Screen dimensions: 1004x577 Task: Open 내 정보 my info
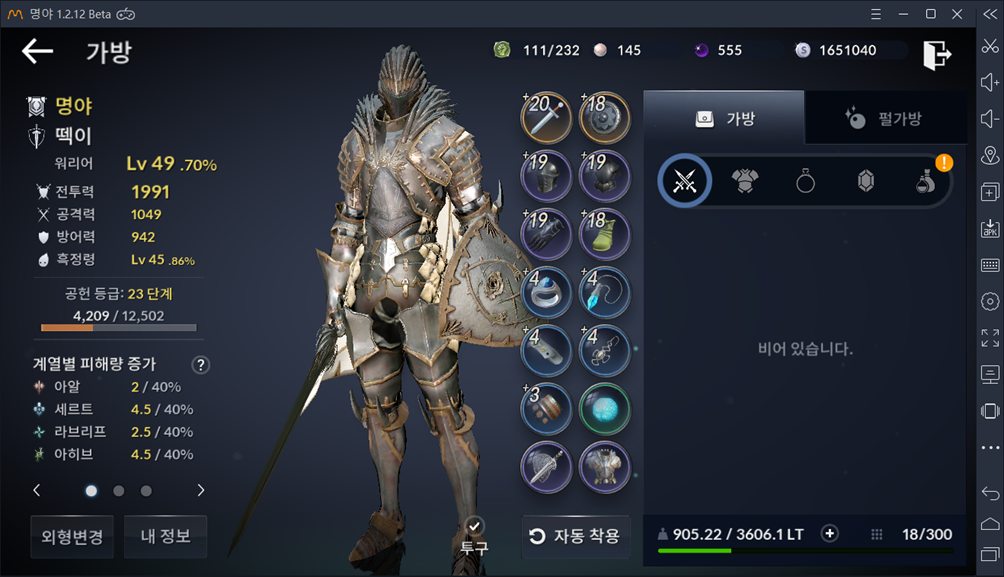(165, 536)
